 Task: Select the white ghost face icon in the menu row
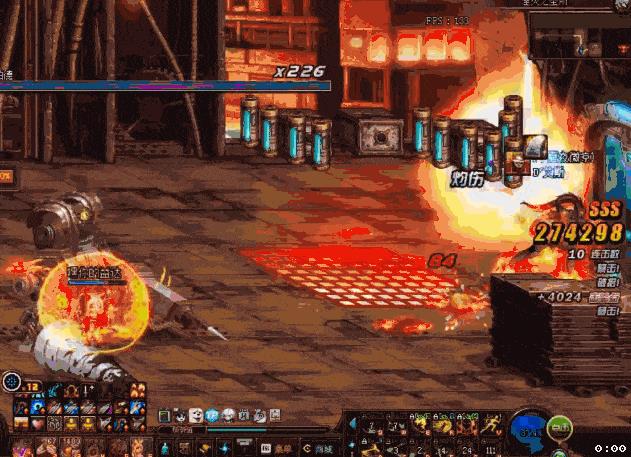[x=197, y=415]
